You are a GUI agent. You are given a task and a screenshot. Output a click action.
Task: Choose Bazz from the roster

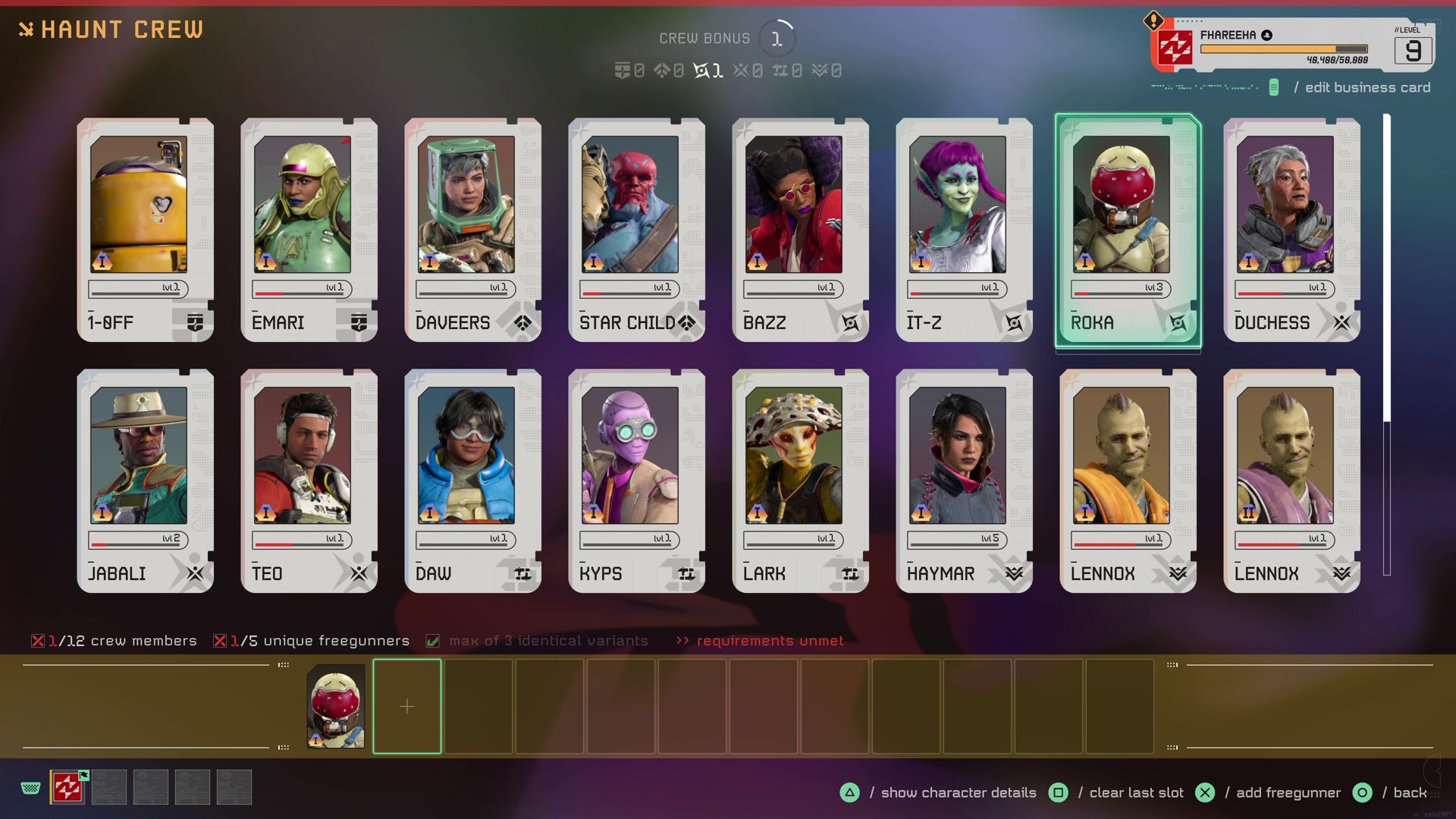click(800, 230)
